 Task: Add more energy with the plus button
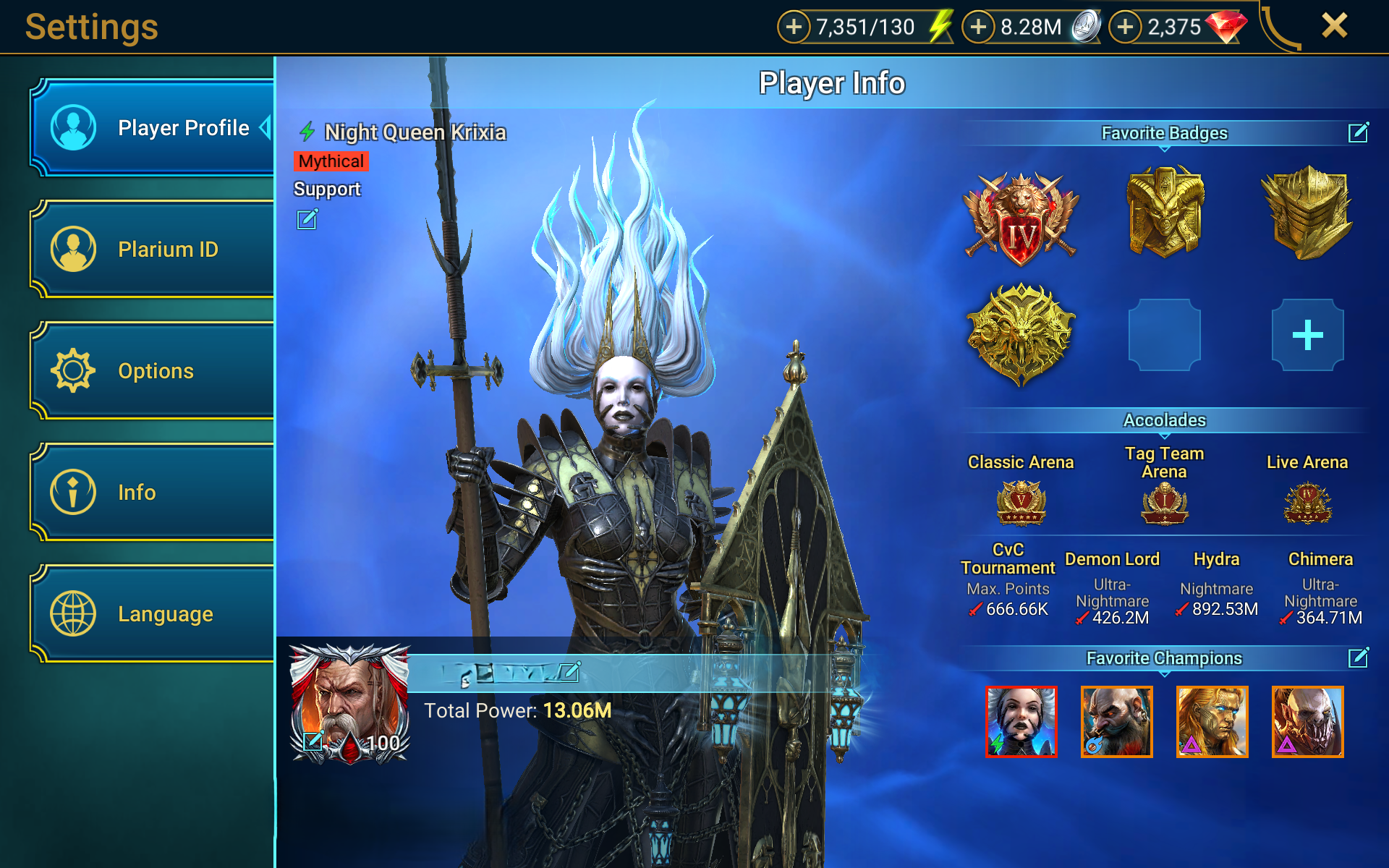tap(794, 27)
